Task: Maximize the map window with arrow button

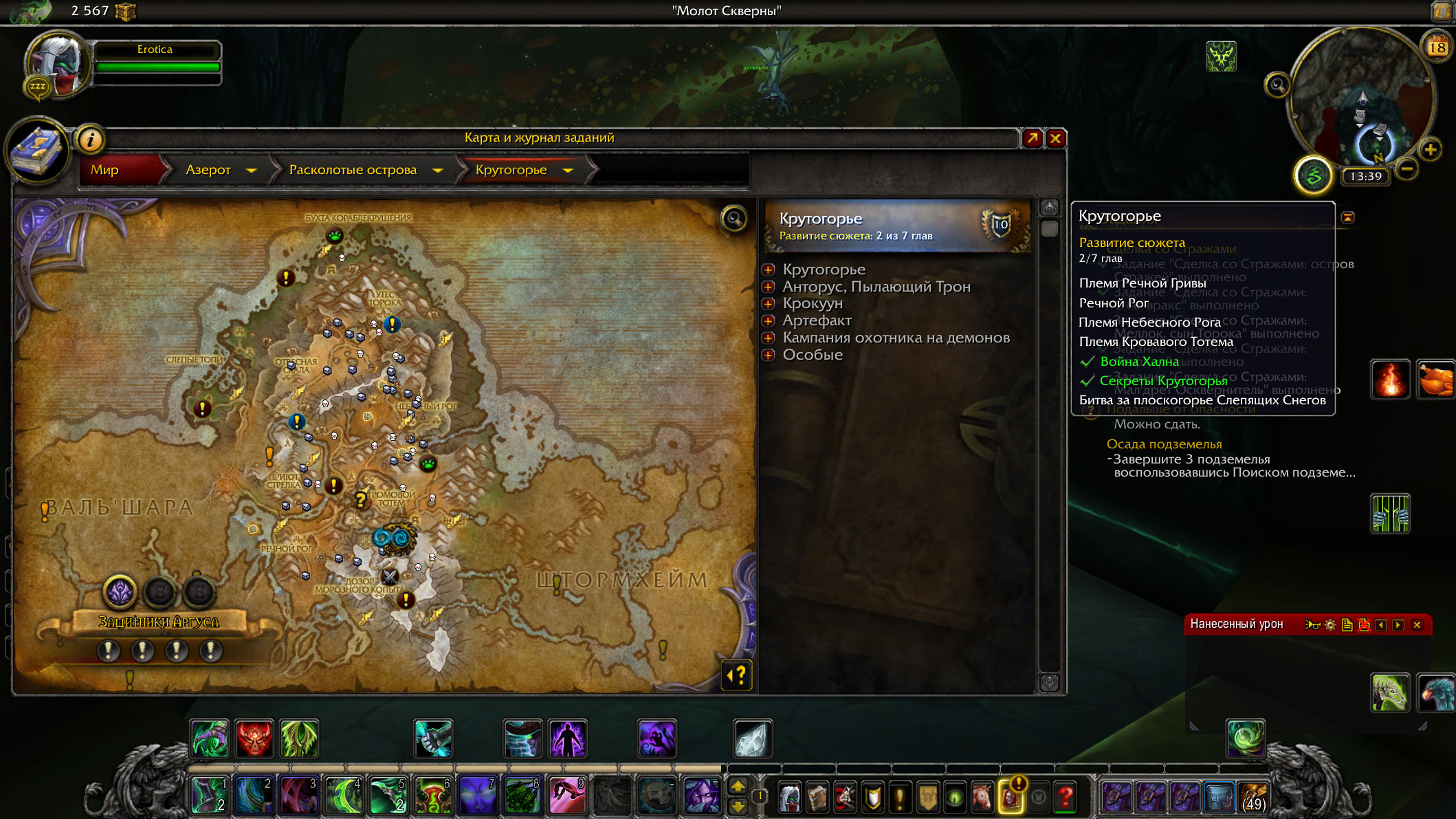Action: click(1032, 139)
